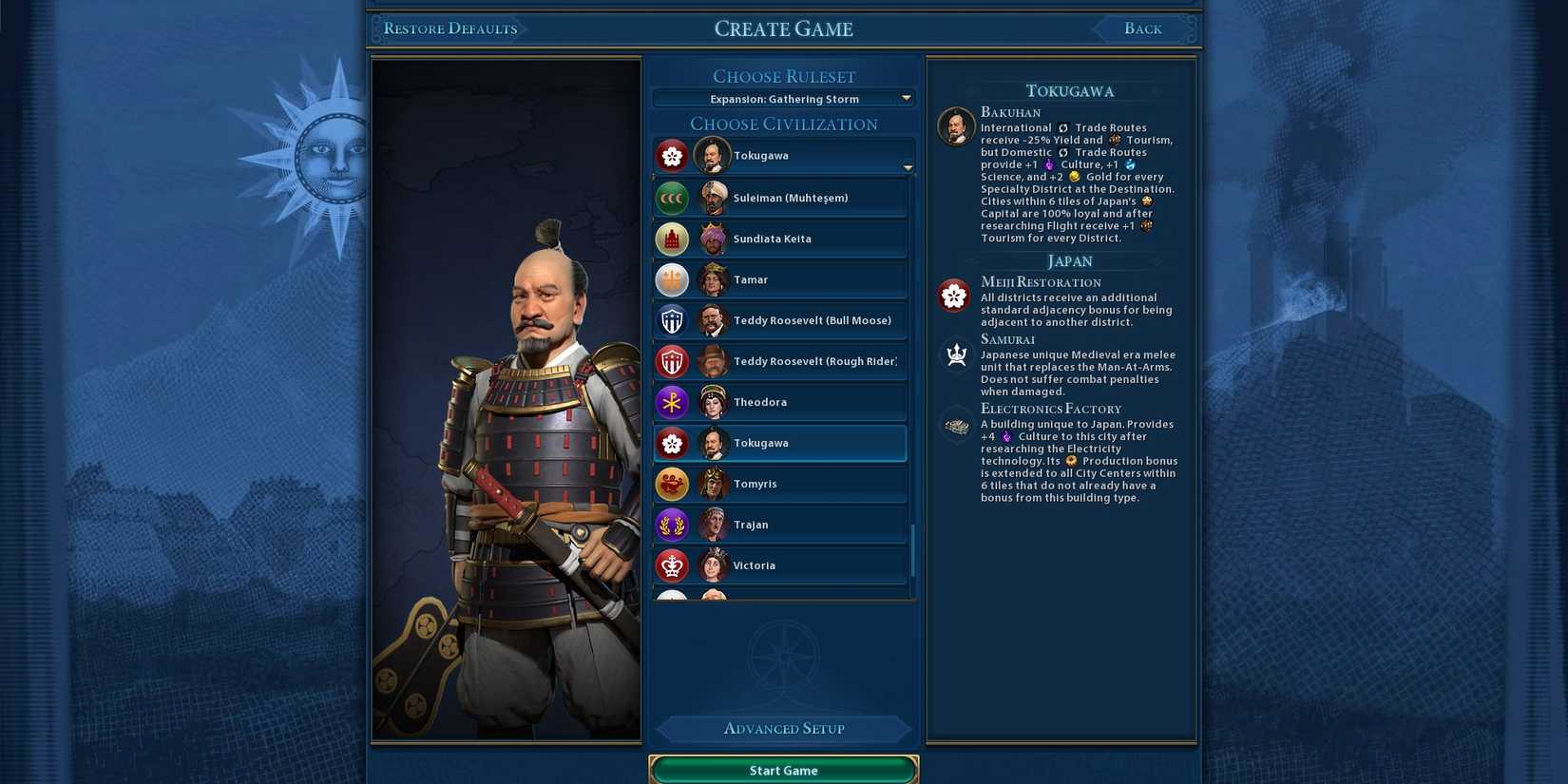
Task: Select the Scythia icon next to Tomyris
Action: pos(673,484)
